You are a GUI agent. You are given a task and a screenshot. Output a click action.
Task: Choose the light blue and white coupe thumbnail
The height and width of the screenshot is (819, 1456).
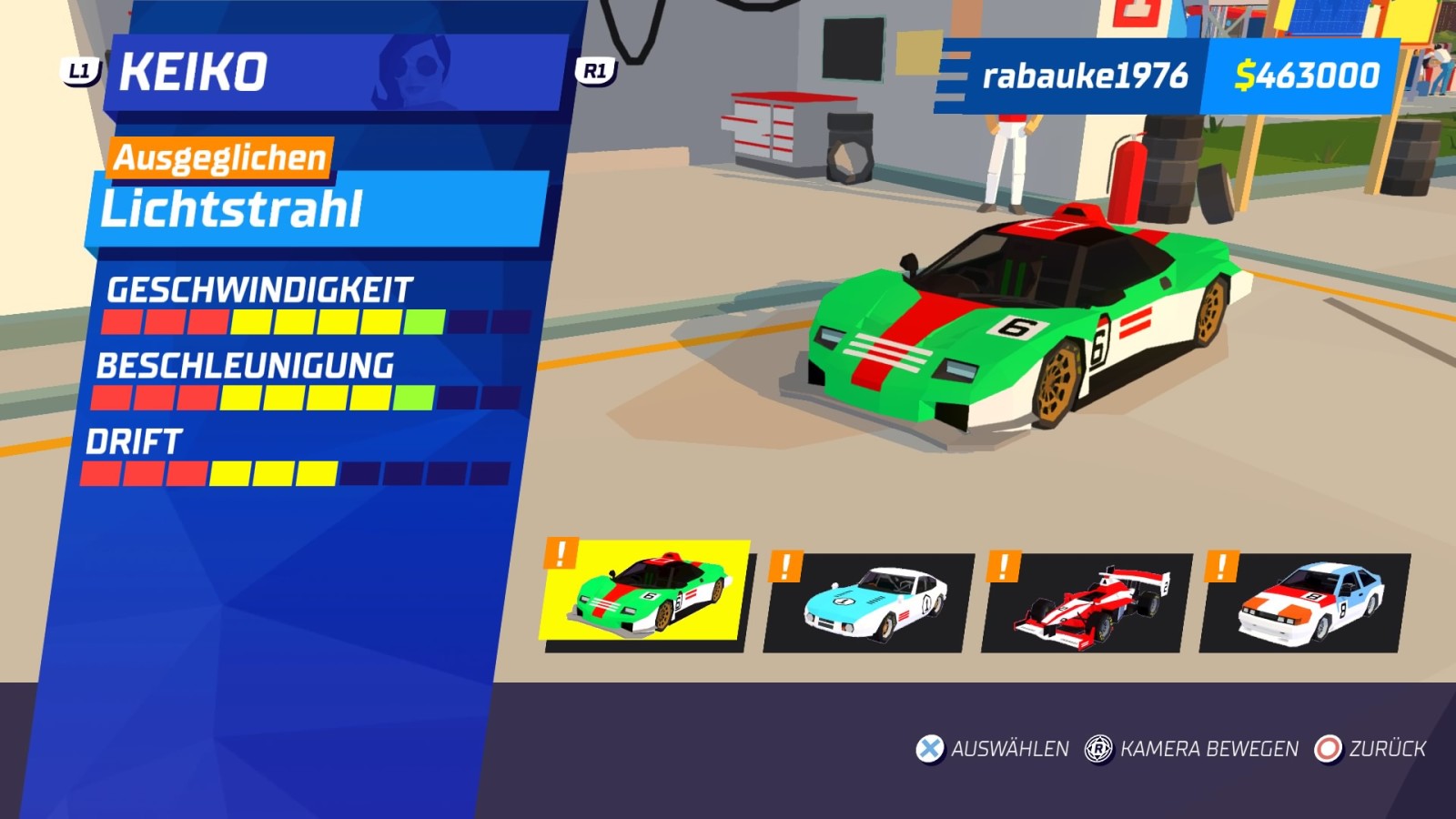869,602
